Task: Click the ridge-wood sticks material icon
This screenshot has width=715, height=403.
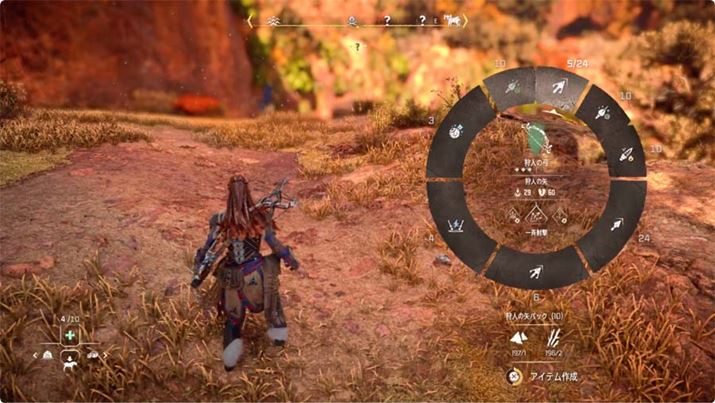Action: pos(553,338)
